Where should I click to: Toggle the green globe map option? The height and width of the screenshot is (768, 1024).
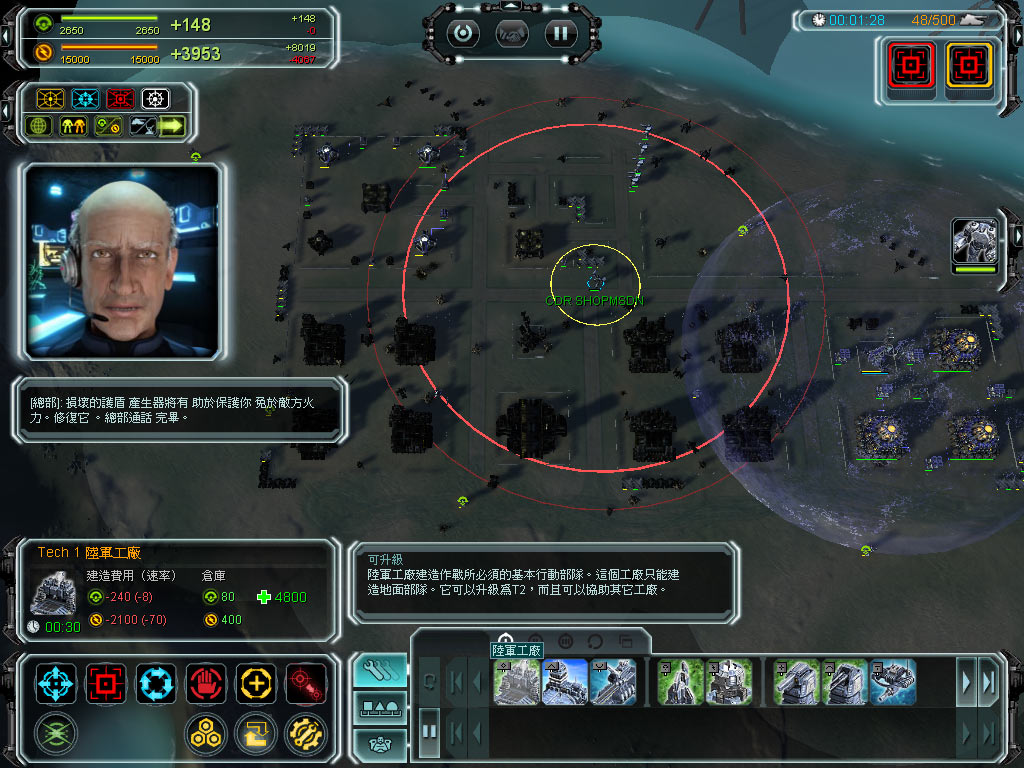click(x=40, y=126)
